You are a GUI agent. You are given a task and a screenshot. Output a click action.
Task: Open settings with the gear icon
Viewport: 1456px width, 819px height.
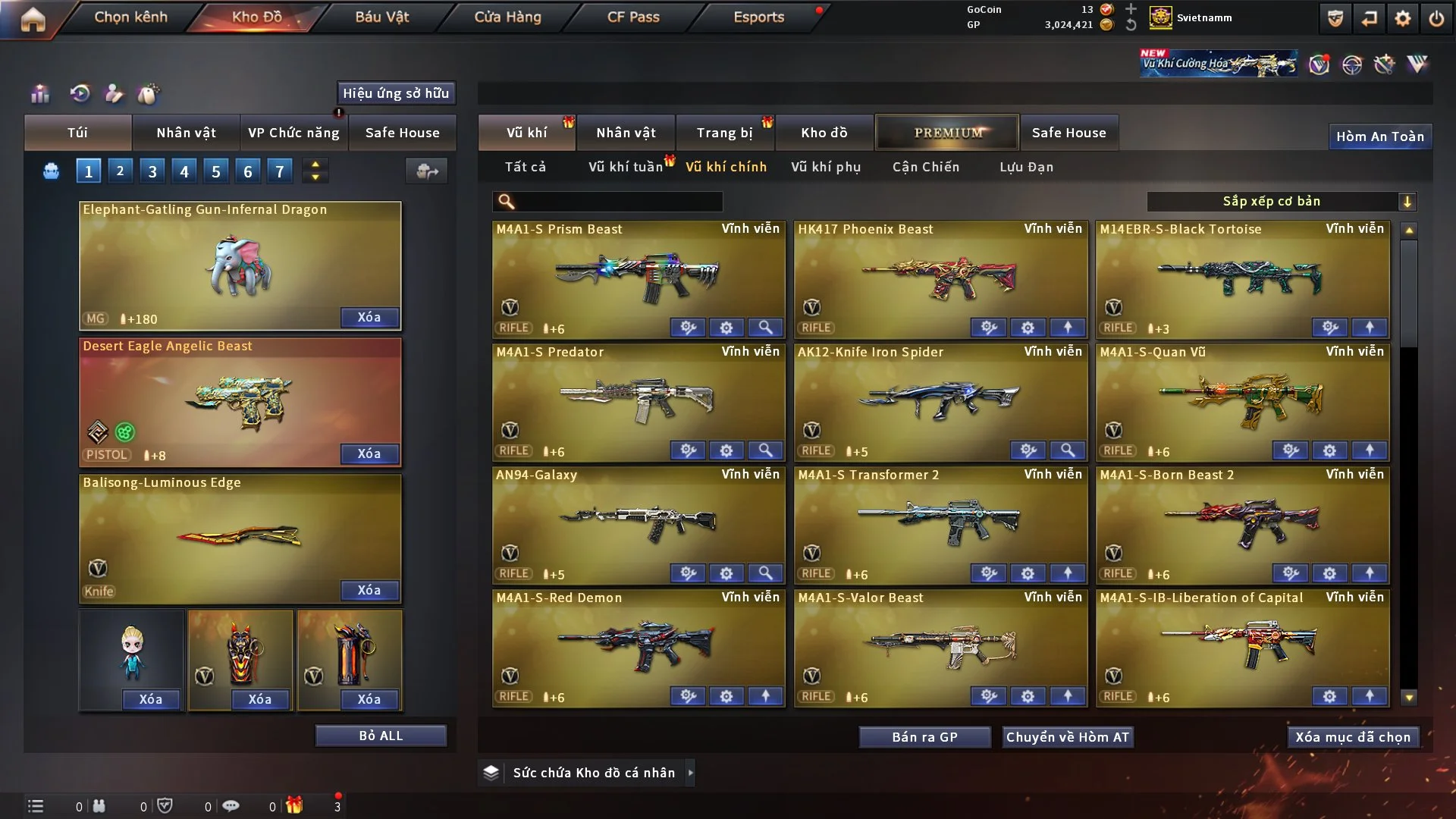tap(1402, 18)
